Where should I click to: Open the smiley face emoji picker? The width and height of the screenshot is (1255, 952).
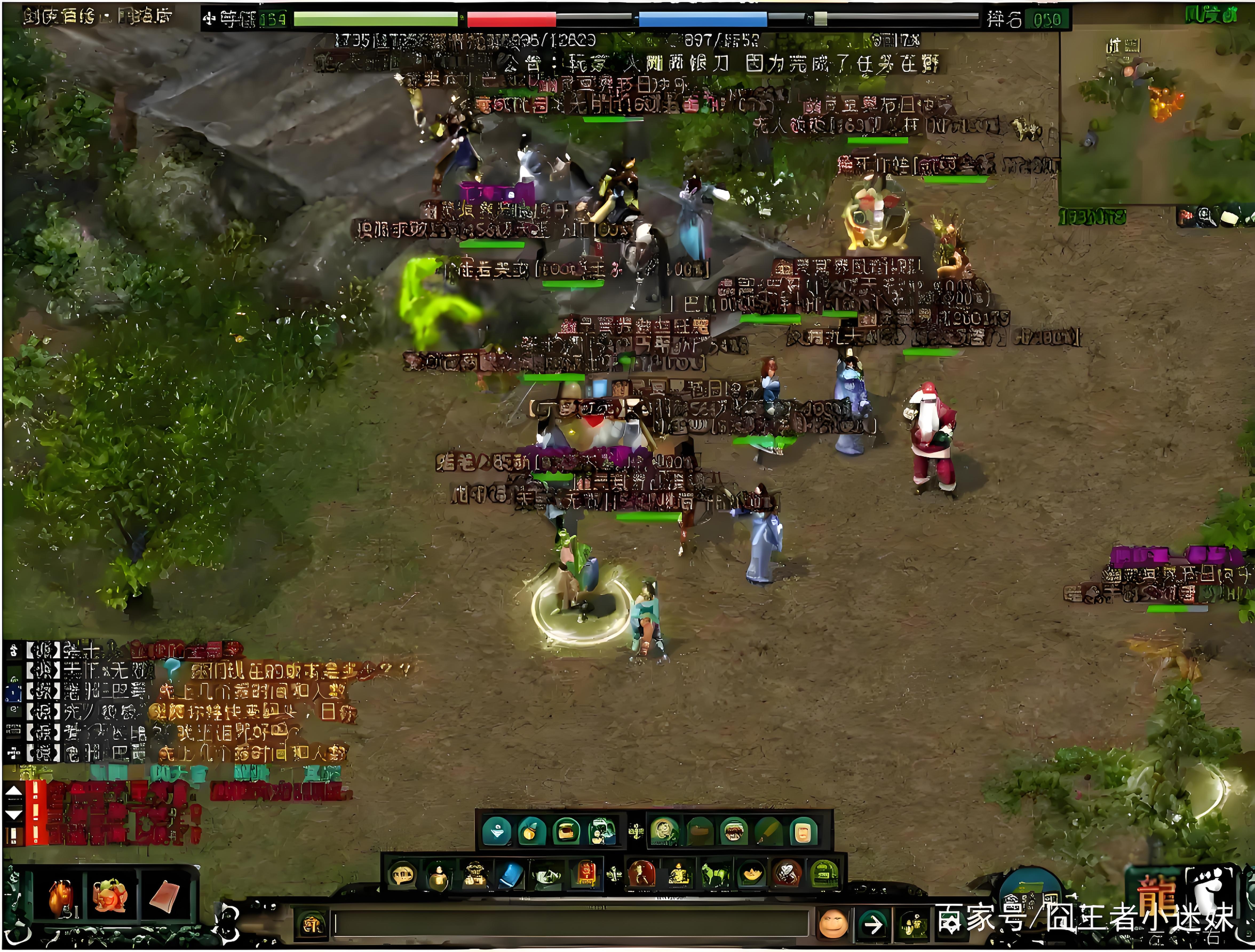click(x=833, y=924)
